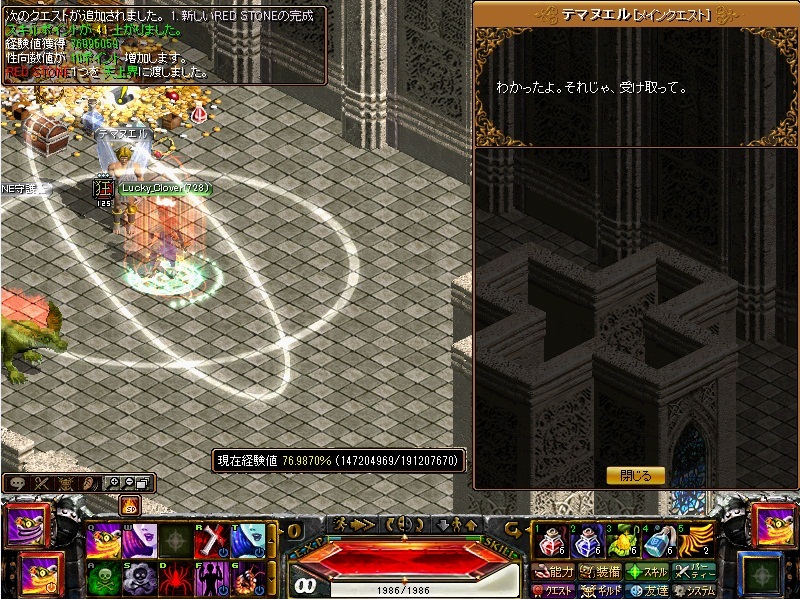Open the 能力 (abilities) window
Screen dimensions: 800x599
tap(554, 572)
